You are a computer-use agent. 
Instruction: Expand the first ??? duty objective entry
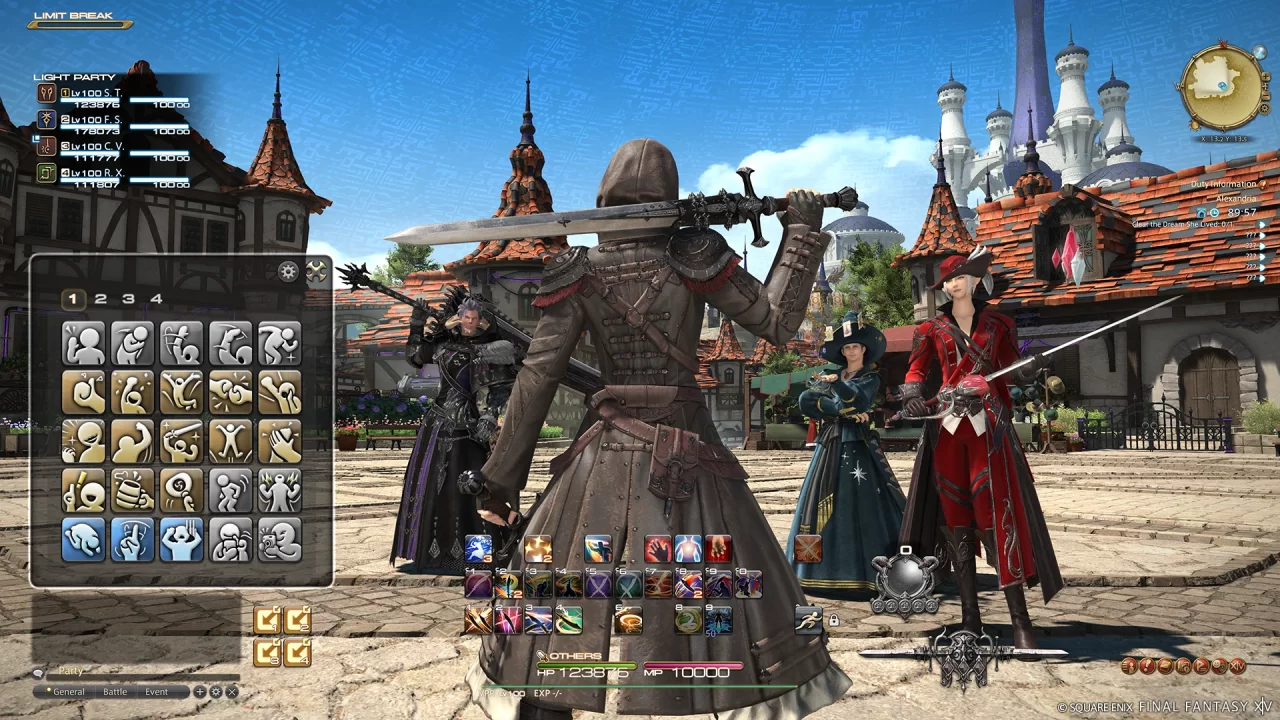[1263, 235]
